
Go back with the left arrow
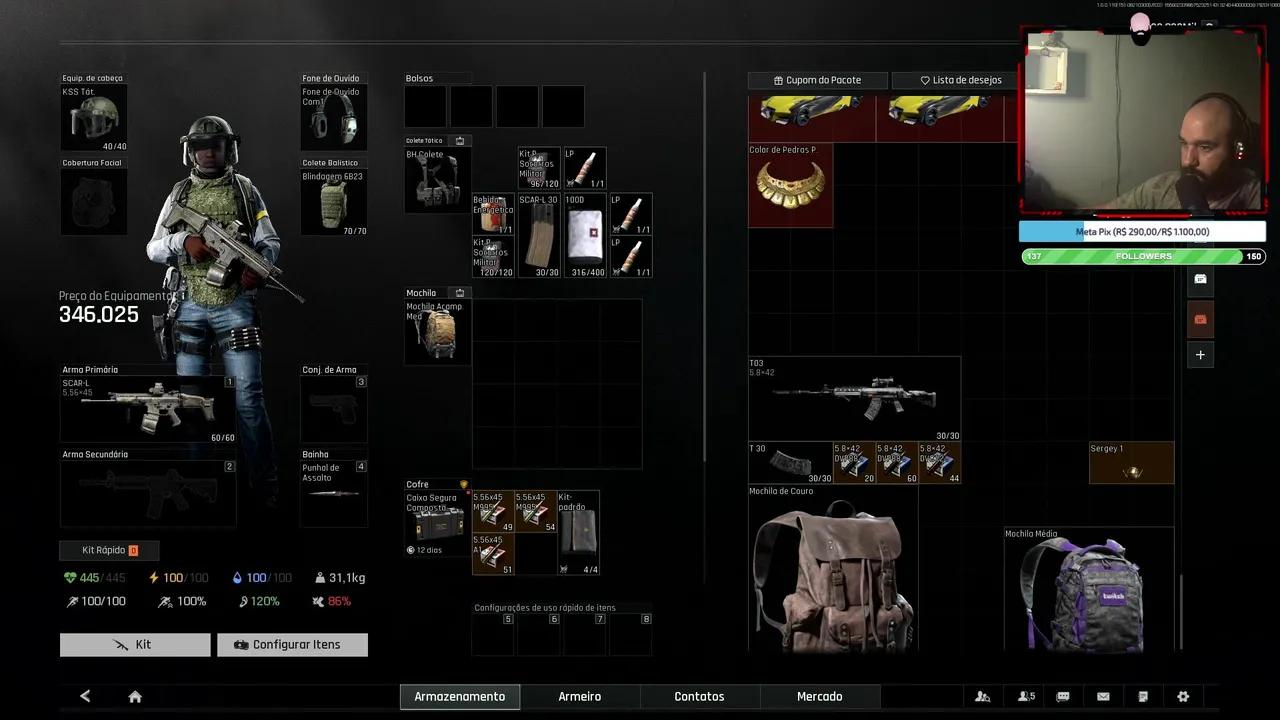coord(85,696)
